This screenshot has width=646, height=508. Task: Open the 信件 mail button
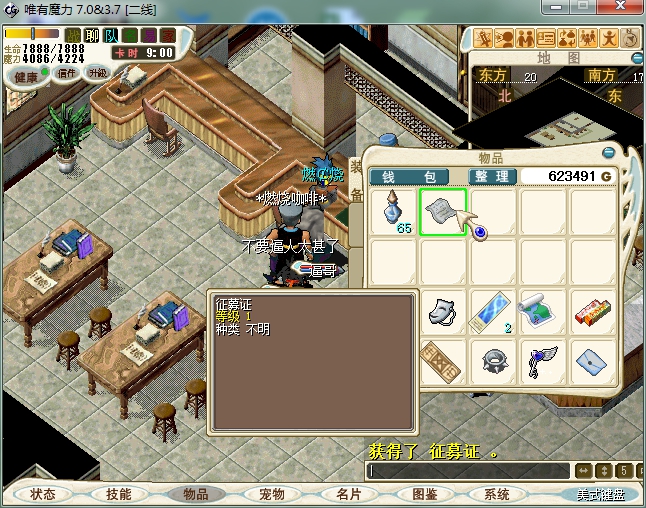68,73
